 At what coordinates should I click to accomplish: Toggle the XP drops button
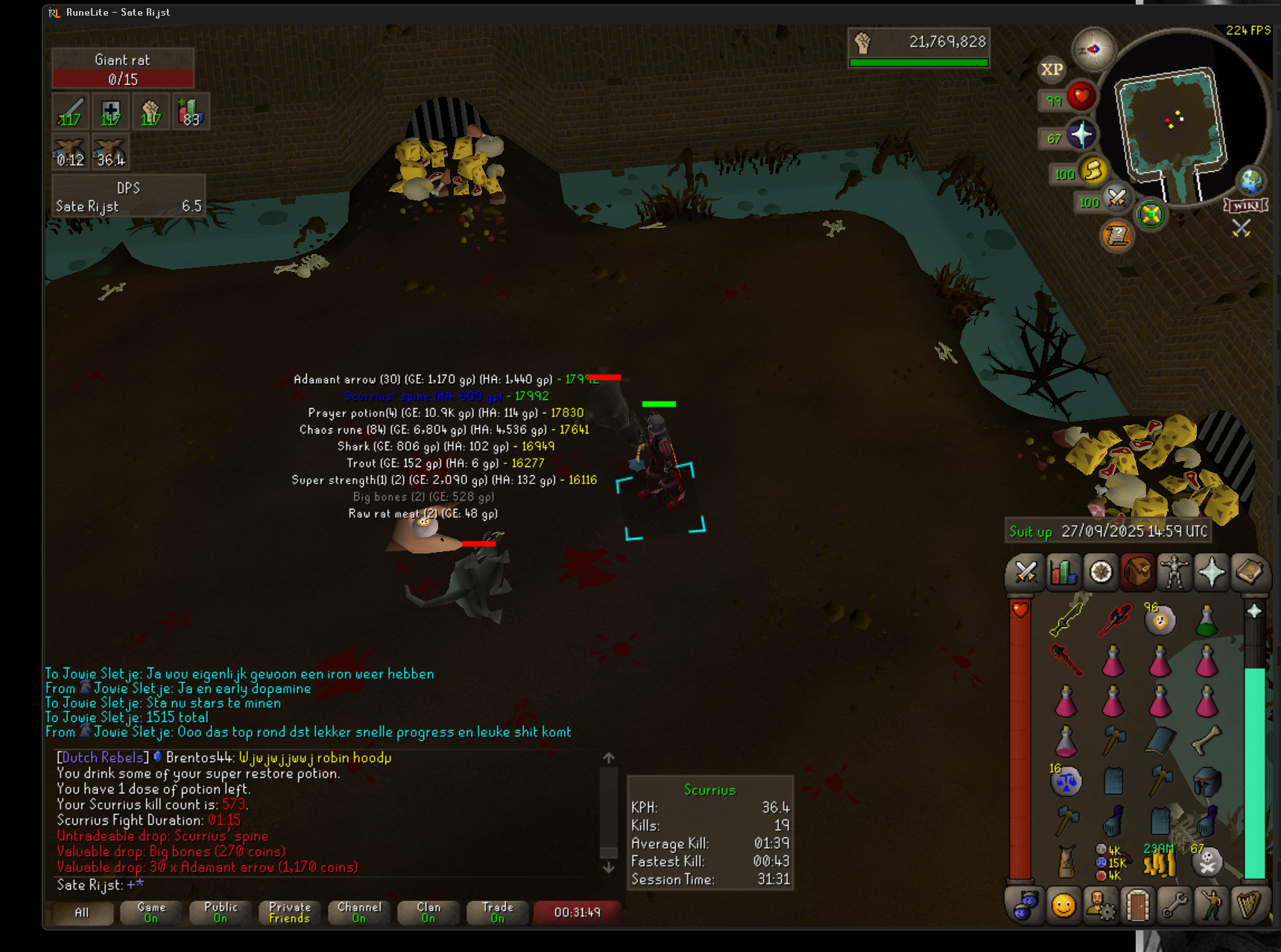[x=1051, y=69]
